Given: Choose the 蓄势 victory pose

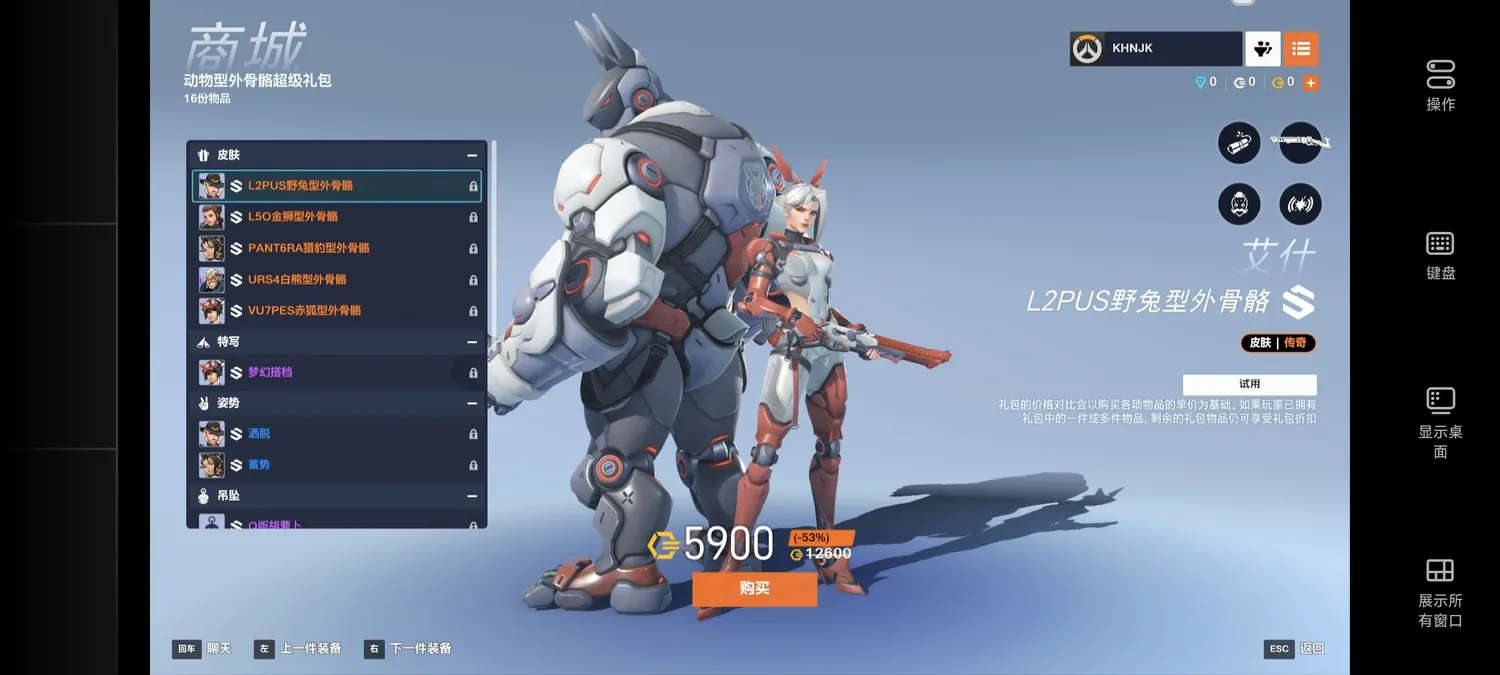Looking at the screenshot, I should (336, 465).
